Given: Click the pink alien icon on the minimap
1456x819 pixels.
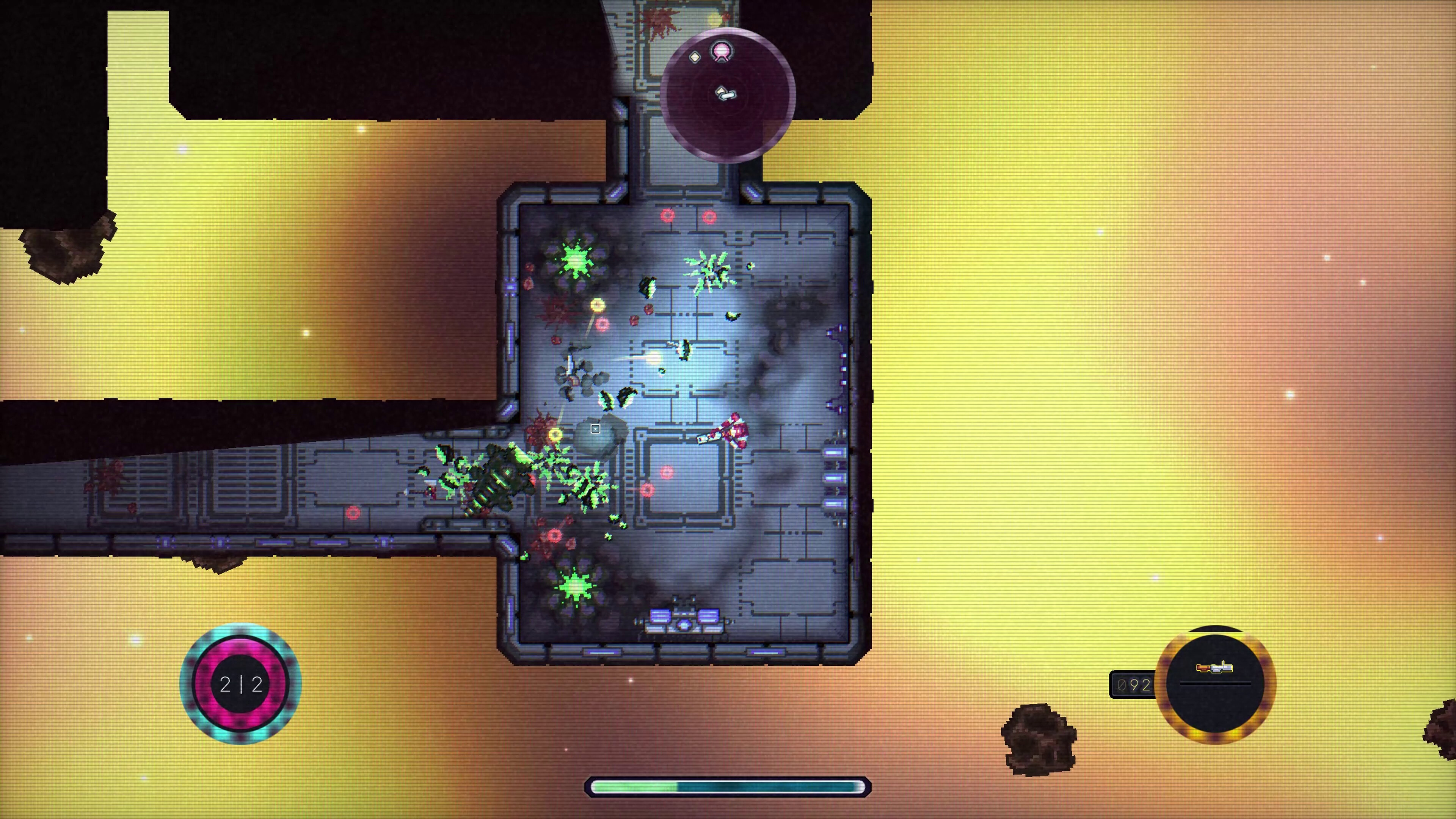Looking at the screenshot, I should click(x=722, y=52).
